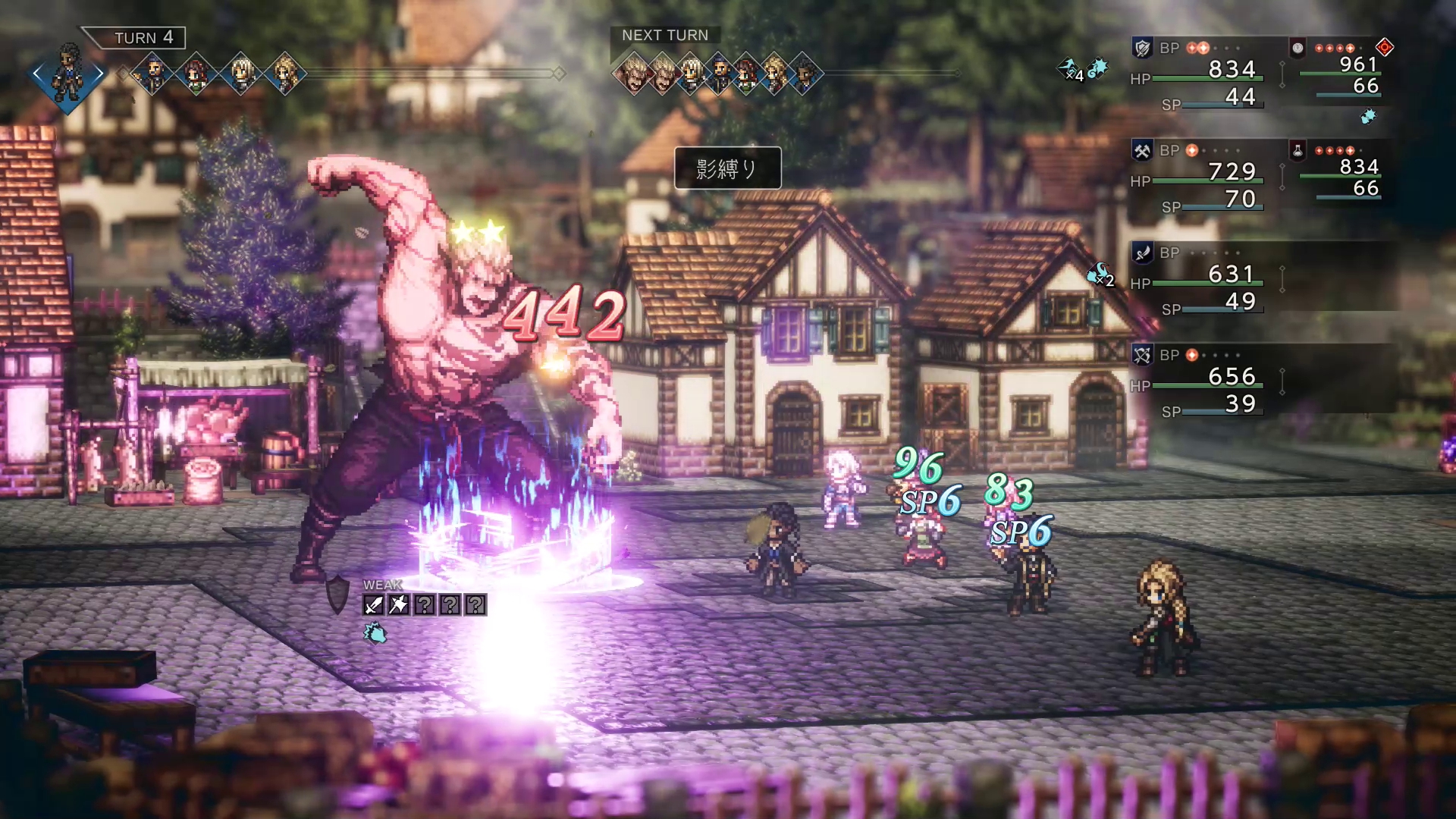Click the enemy's cyan debuff status icon

[375, 632]
